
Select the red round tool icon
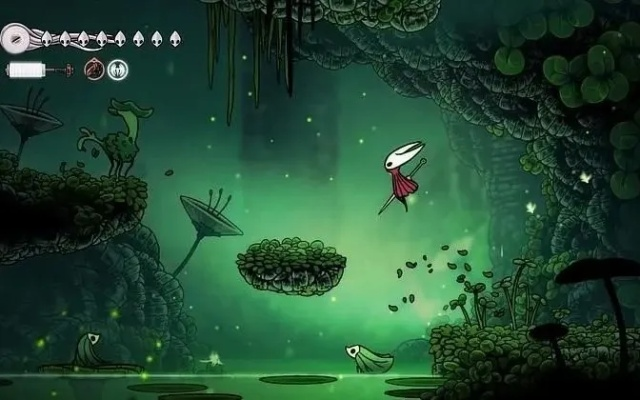pos(93,70)
